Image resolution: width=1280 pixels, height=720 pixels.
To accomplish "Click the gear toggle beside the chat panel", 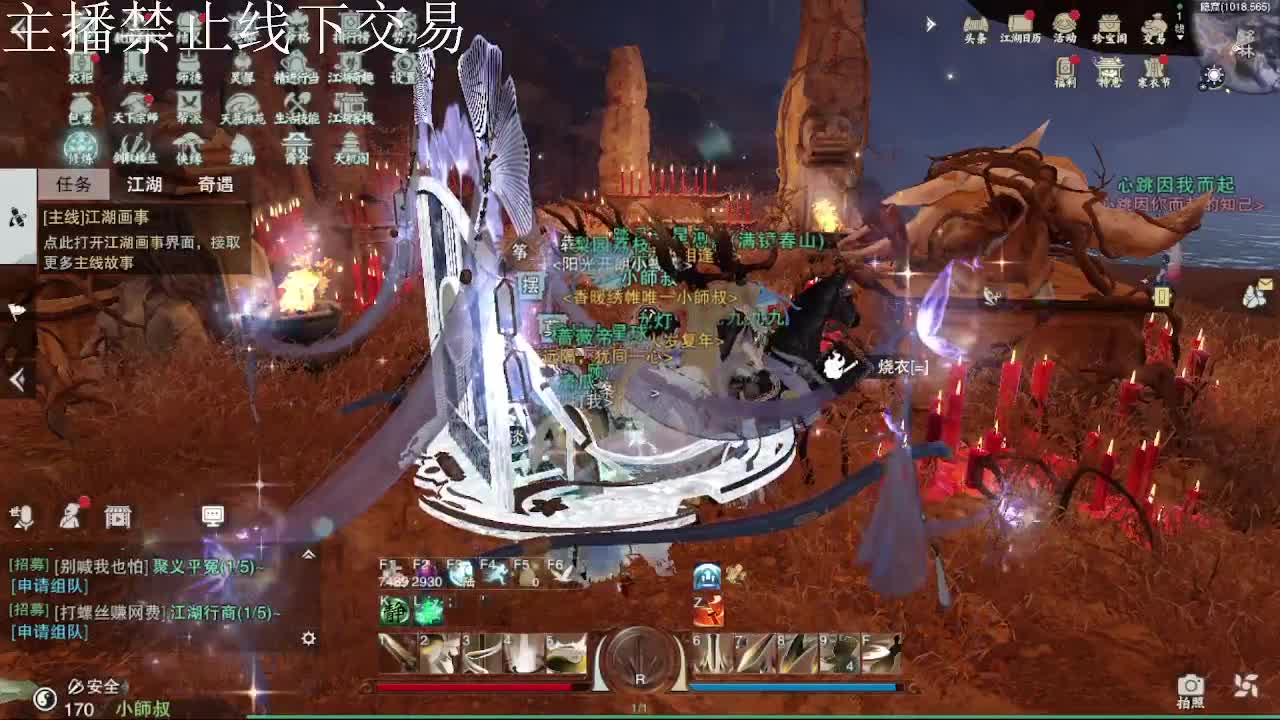I will (309, 639).
